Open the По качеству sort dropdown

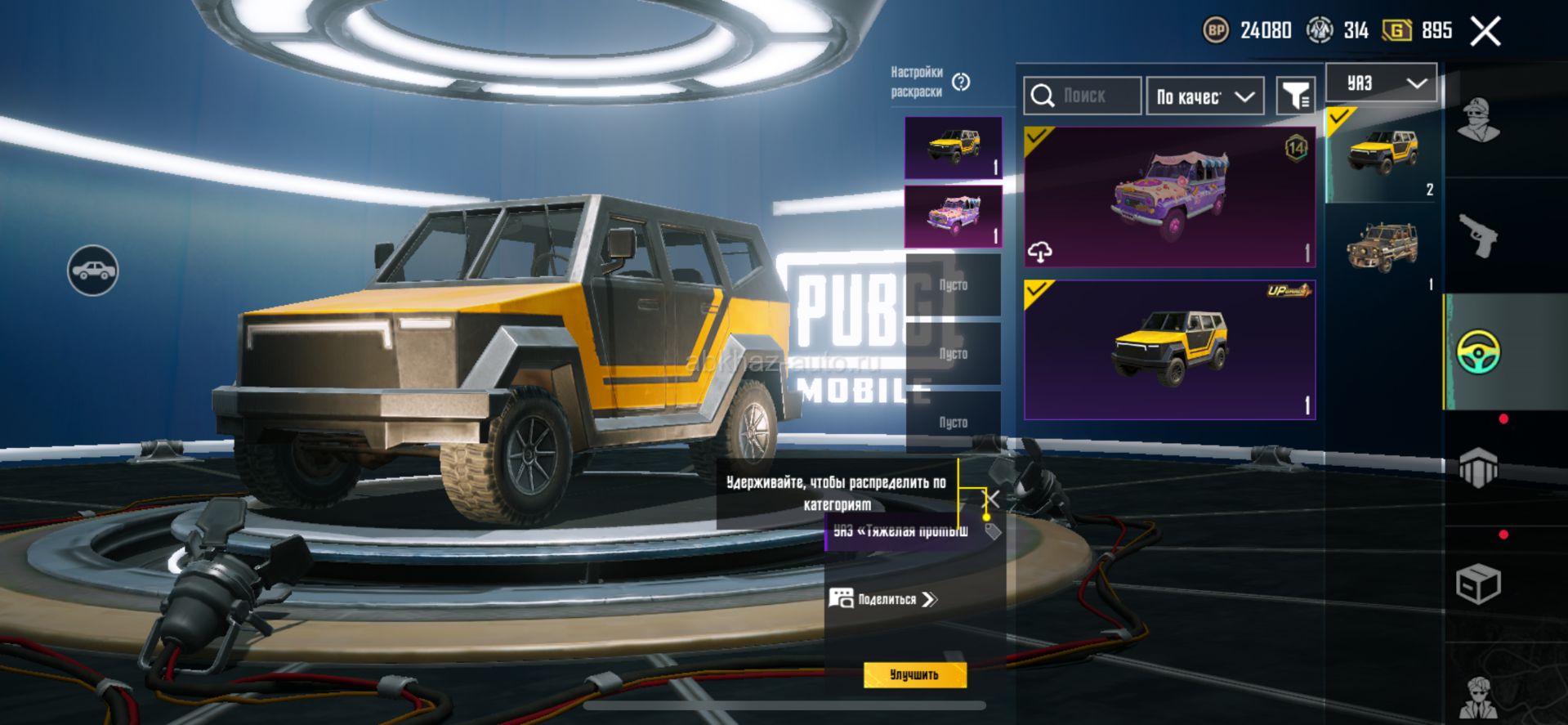(x=1204, y=96)
